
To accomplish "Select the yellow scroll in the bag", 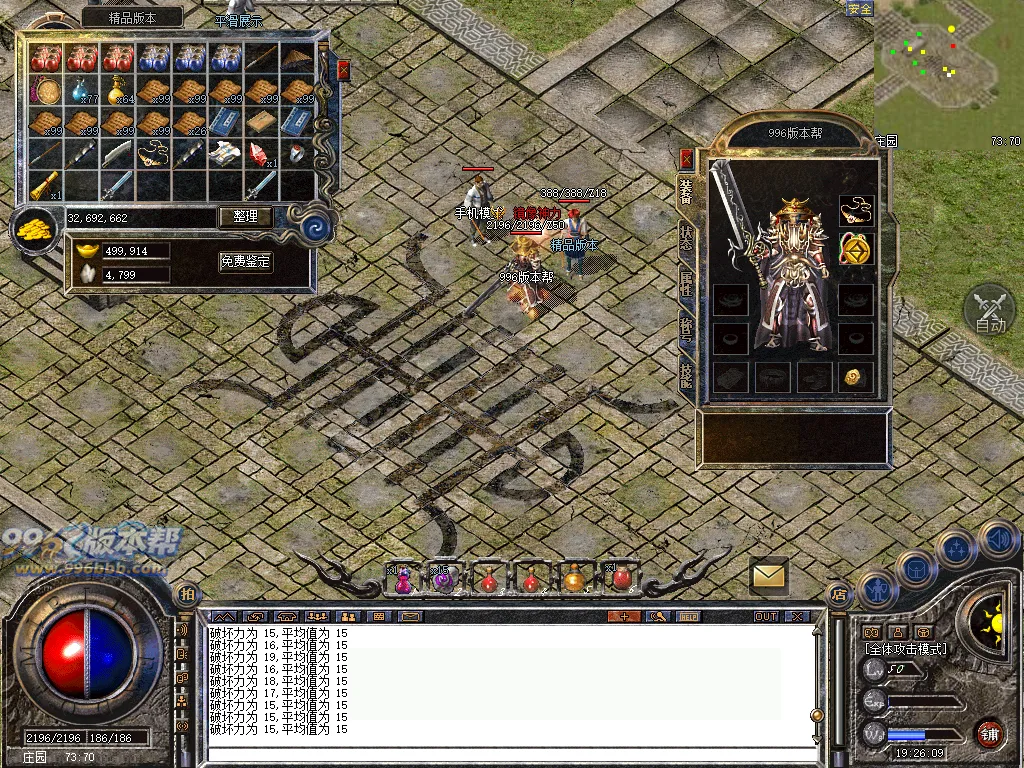I will (x=45, y=185).
